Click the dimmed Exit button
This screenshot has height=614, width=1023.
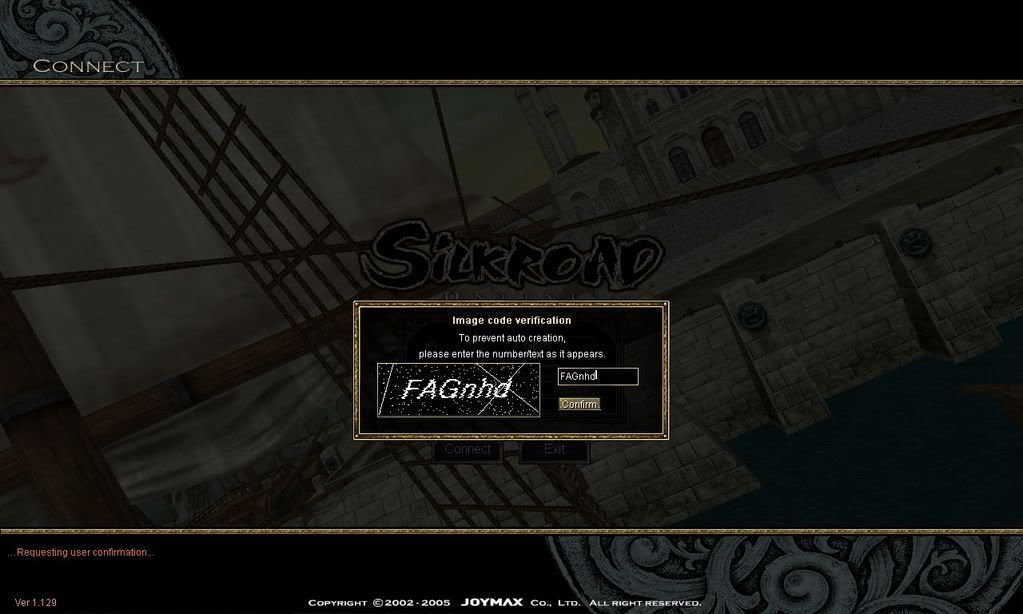click(554, 450)
